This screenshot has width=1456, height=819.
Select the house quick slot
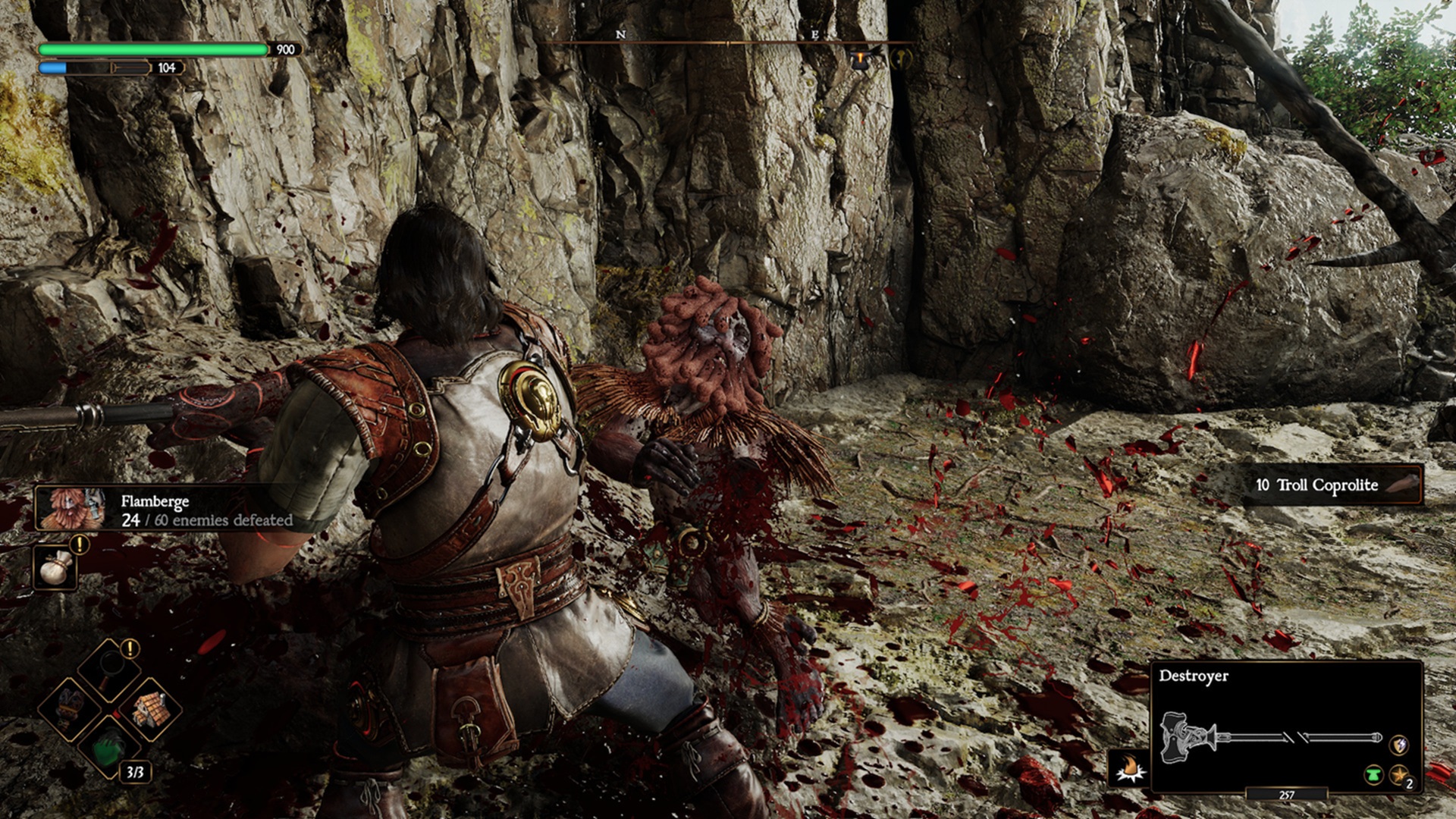point(150,709)
